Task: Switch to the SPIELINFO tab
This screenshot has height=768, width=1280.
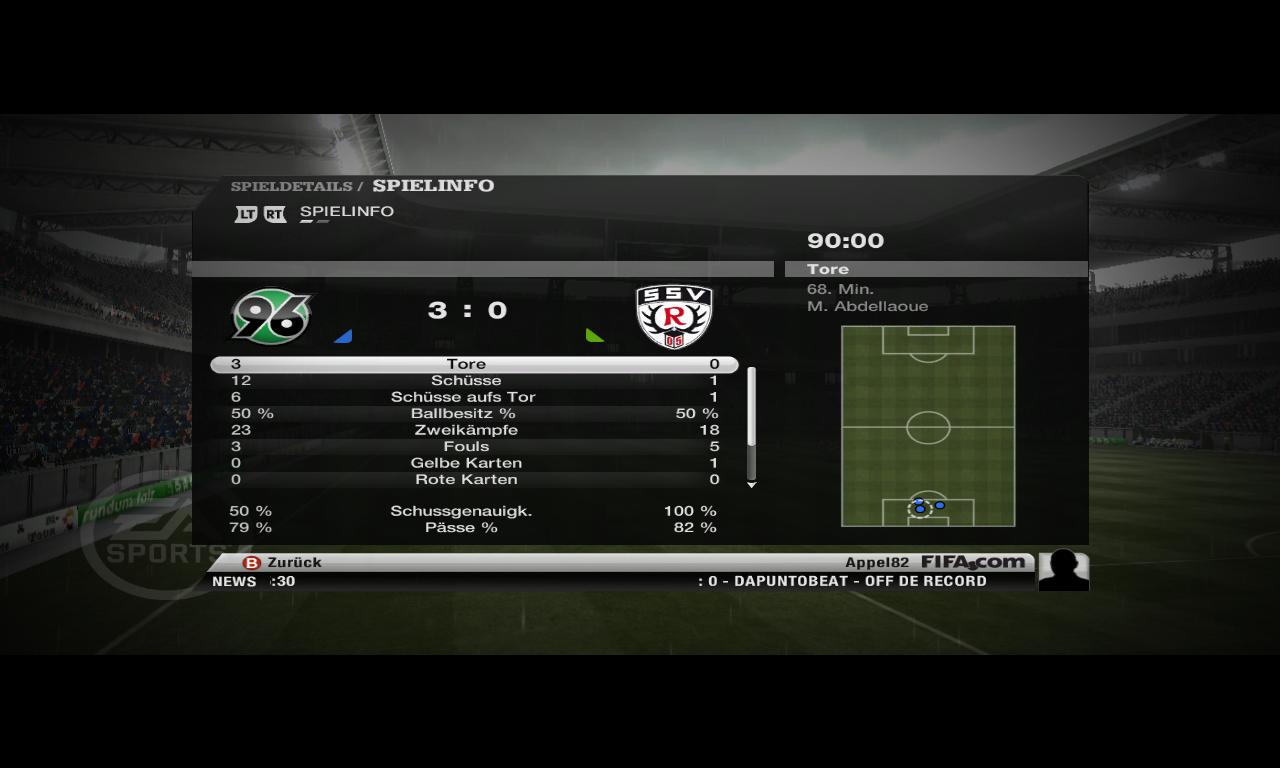Action: 346,212
